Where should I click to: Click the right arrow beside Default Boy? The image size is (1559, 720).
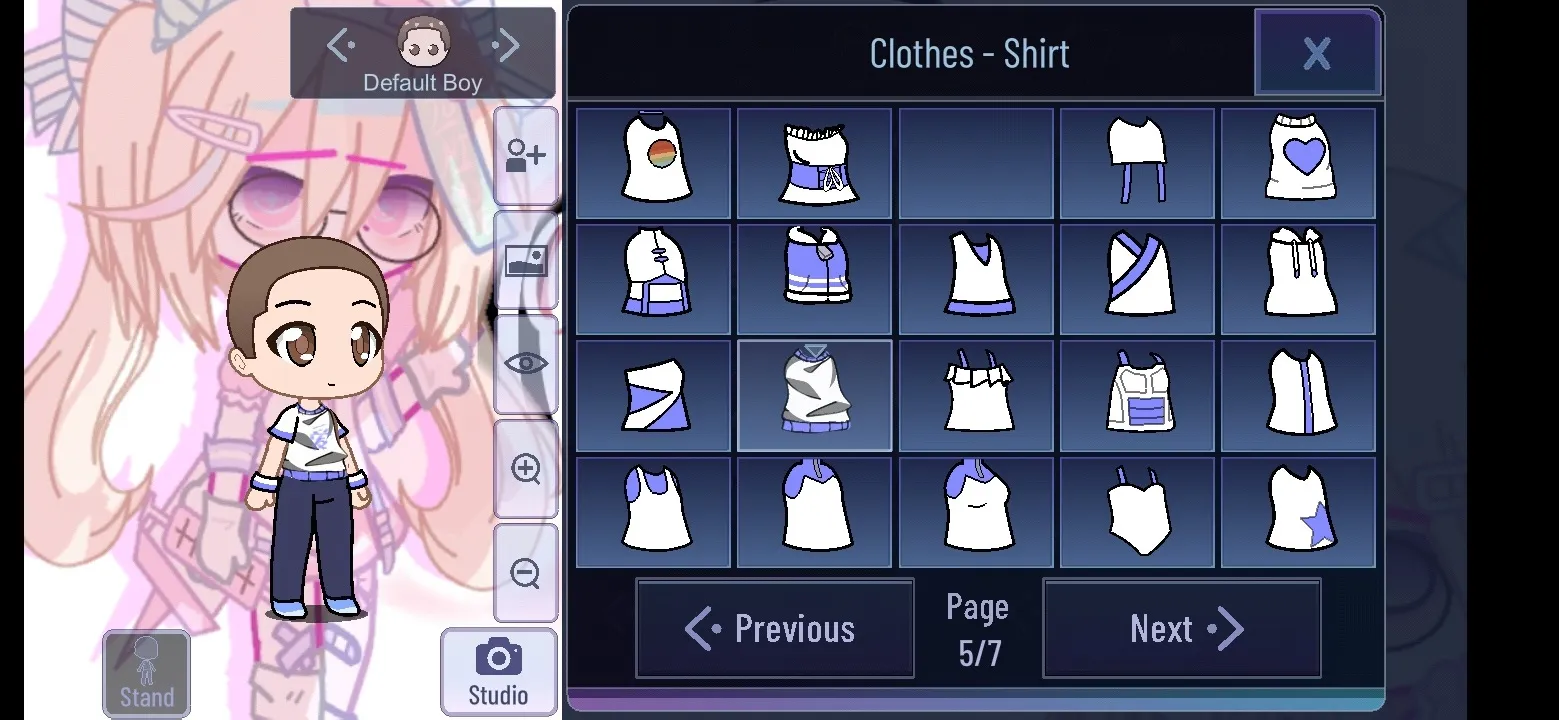tap(506, 44)
